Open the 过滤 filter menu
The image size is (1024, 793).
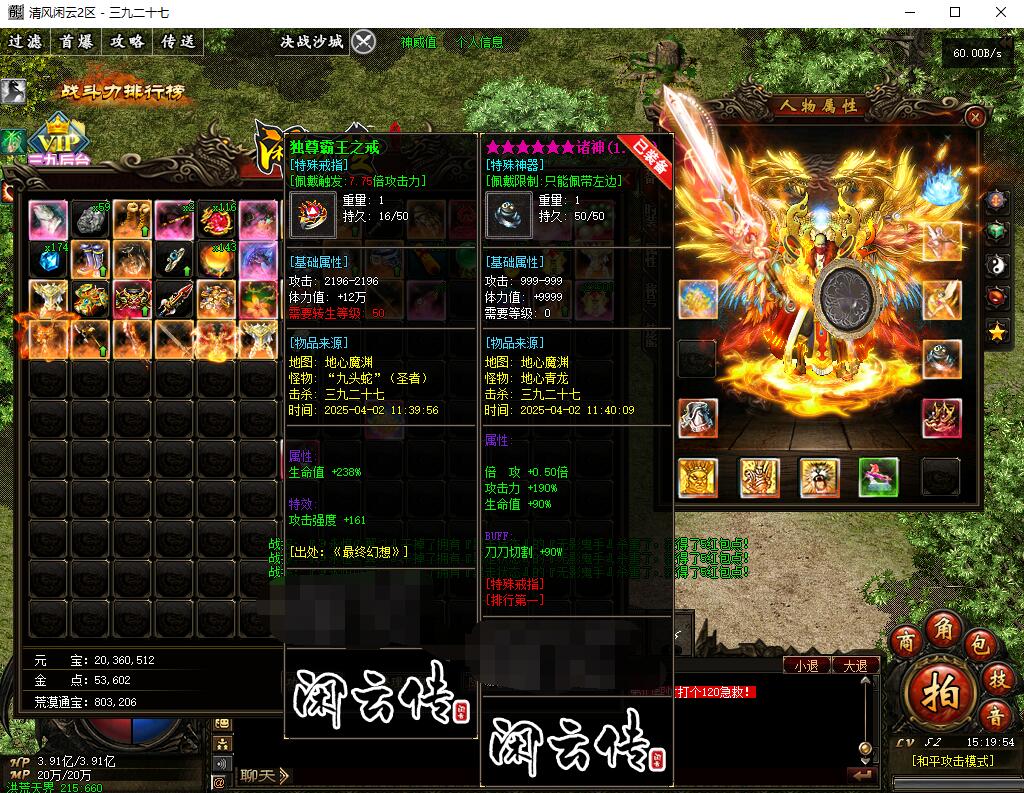pyautogui.click(x=26, y=42)
